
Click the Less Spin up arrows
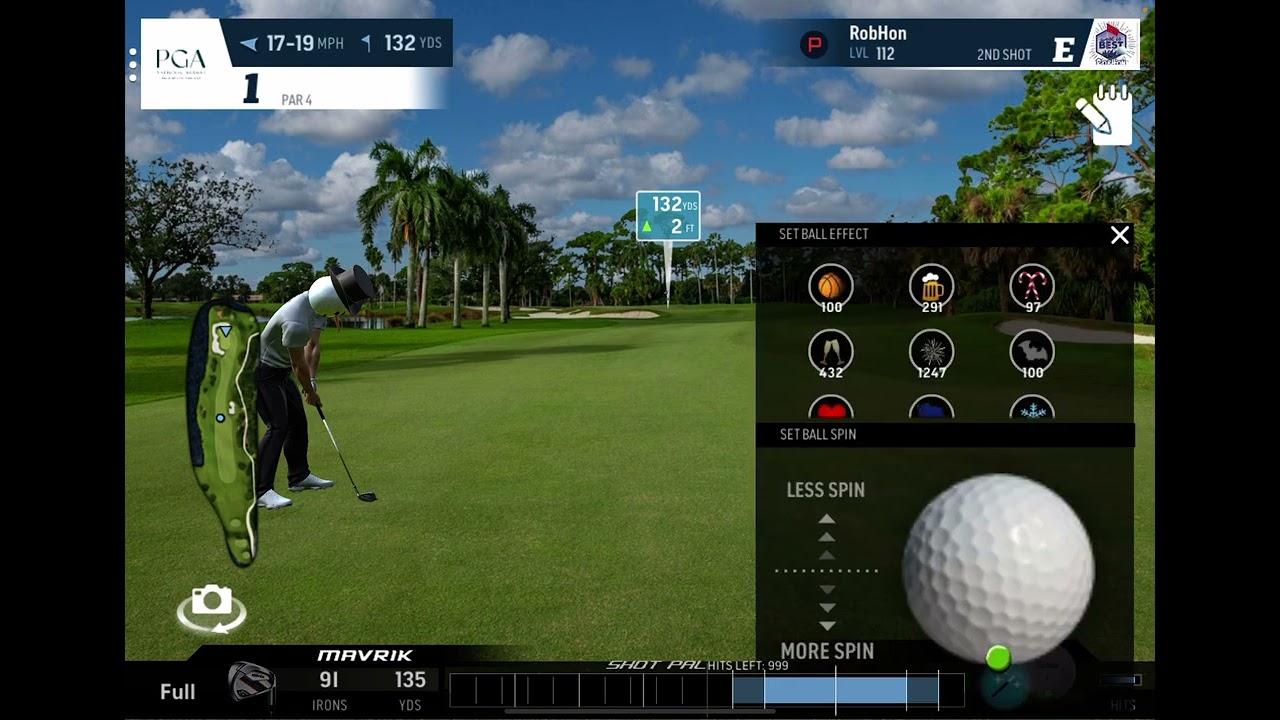click(x=827, y=536)
